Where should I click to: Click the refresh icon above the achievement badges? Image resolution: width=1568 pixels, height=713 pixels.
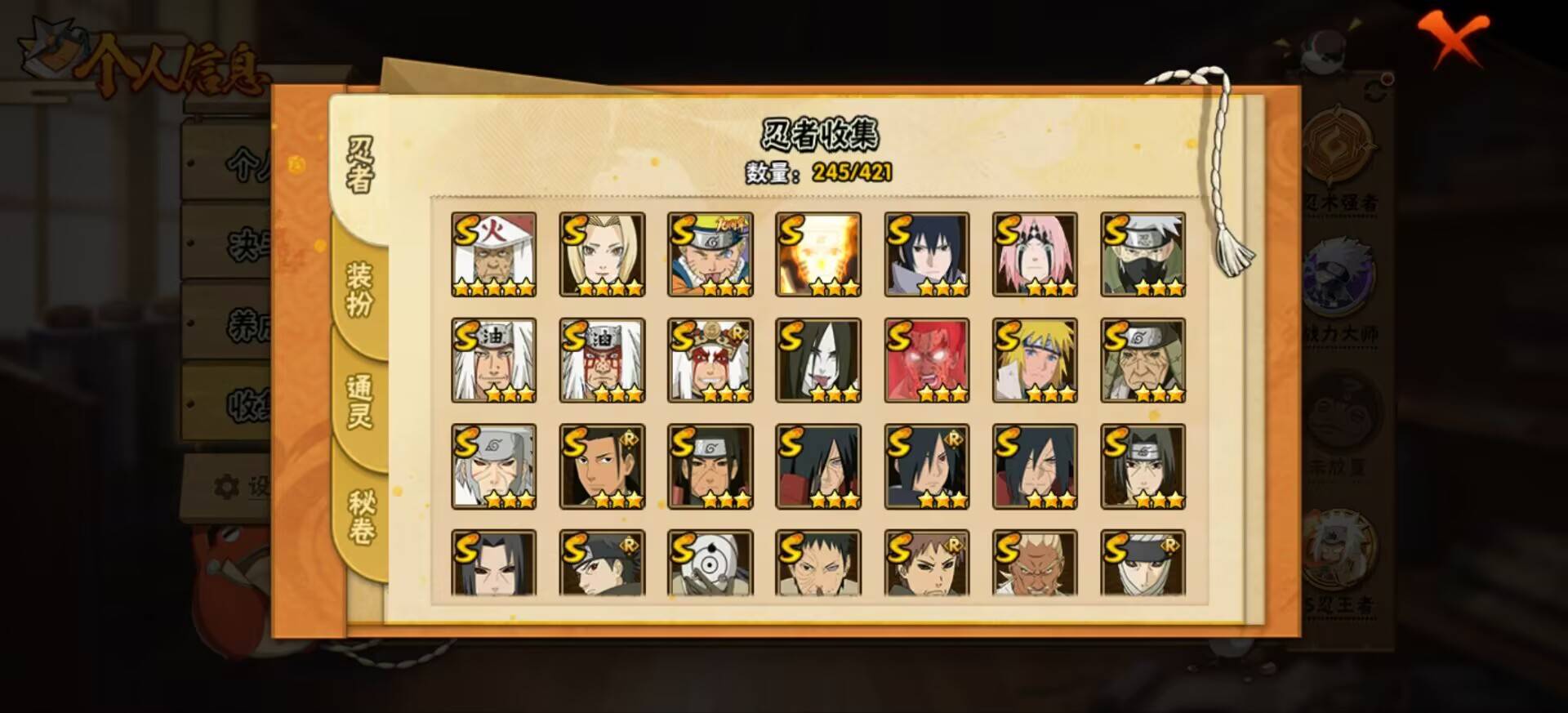[1371, 88]
